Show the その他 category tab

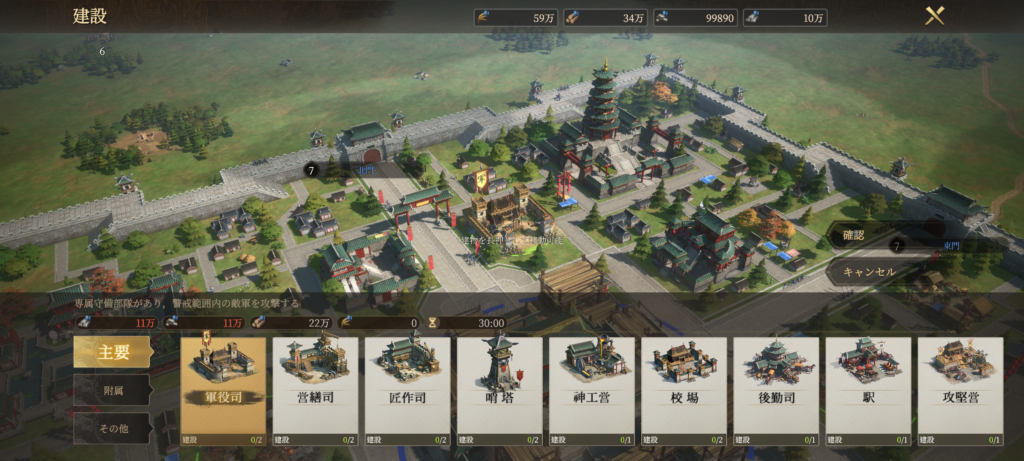click(x=113, y=429)
